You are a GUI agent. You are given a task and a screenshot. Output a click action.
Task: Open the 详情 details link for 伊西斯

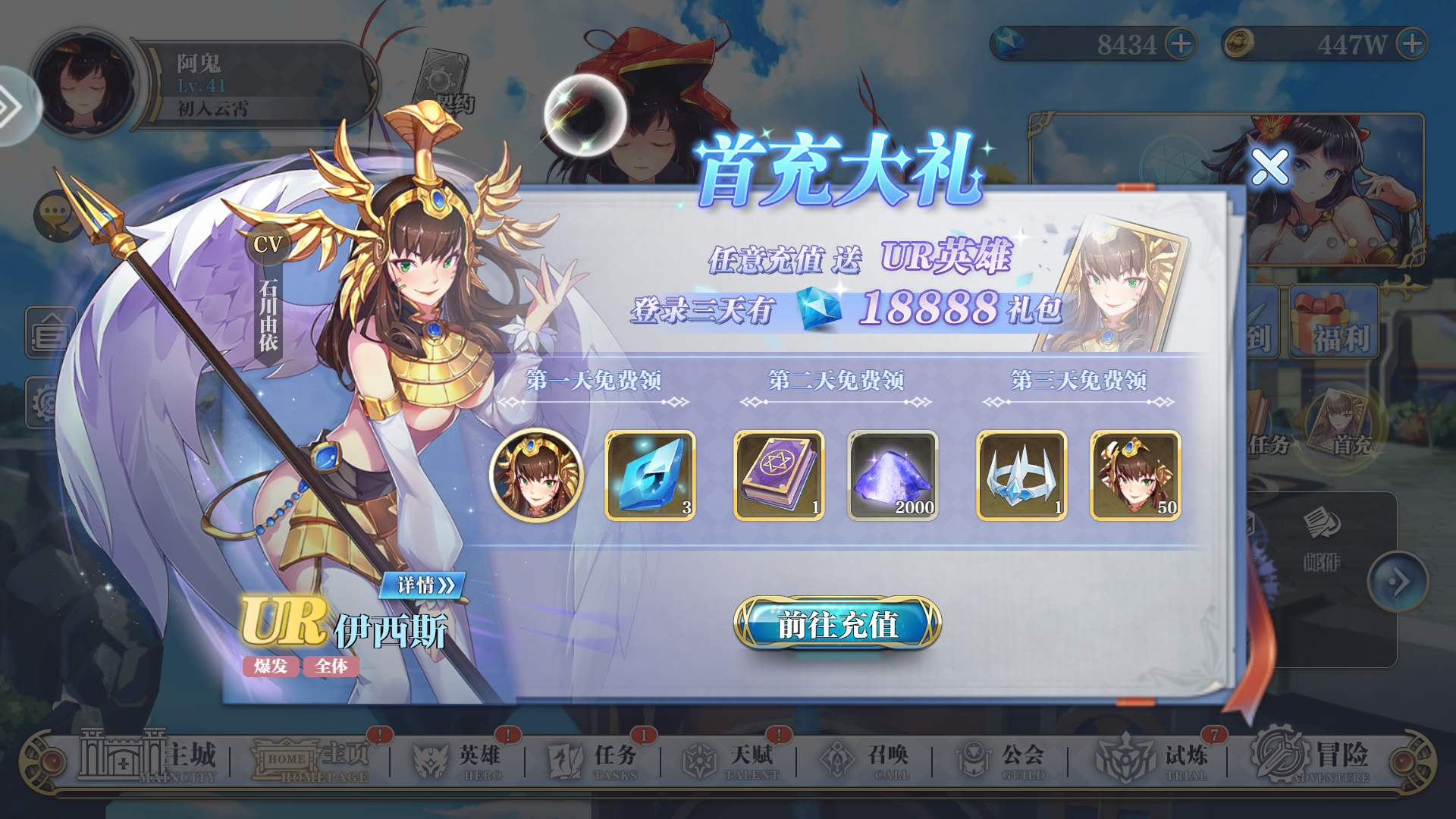tap(421, 585)
